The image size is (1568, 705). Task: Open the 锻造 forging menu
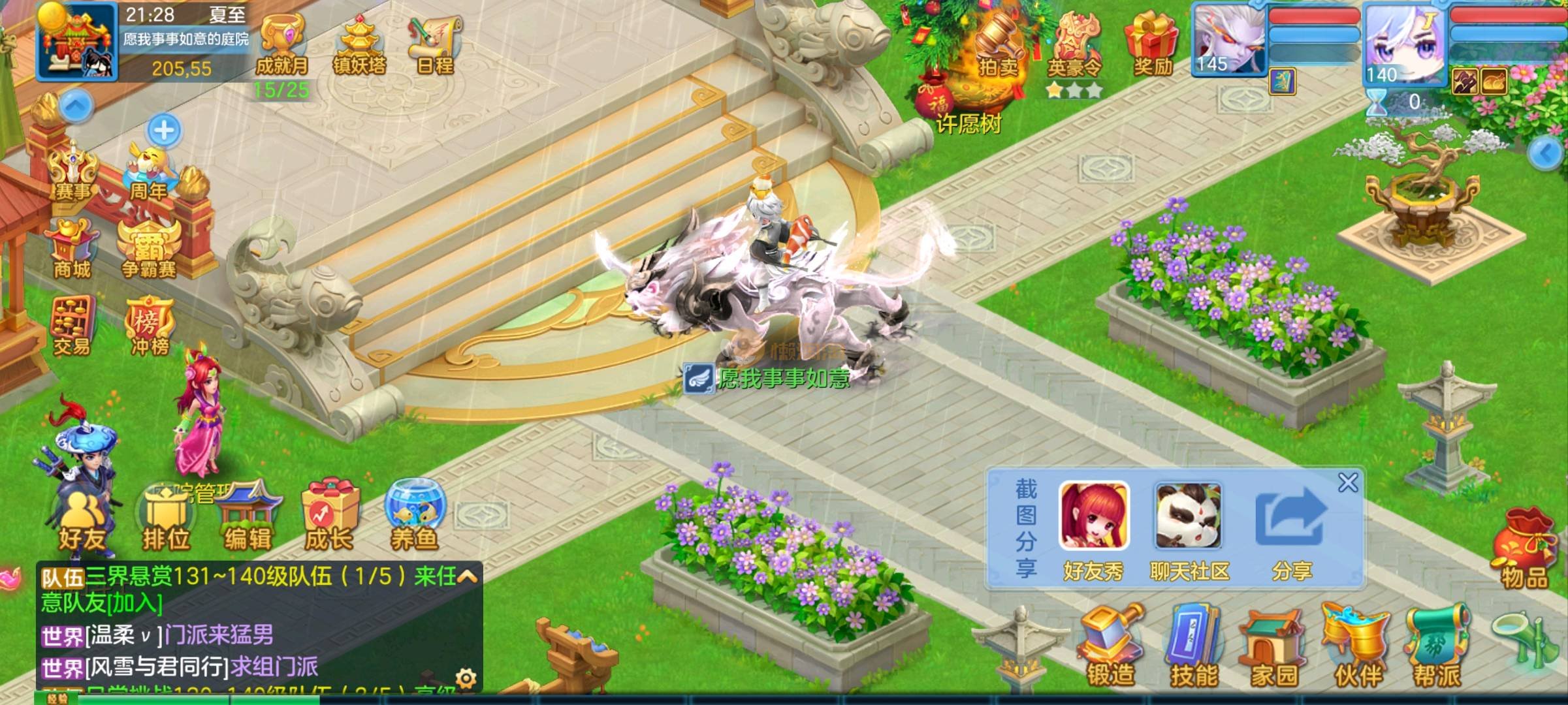click(1110, 647)
